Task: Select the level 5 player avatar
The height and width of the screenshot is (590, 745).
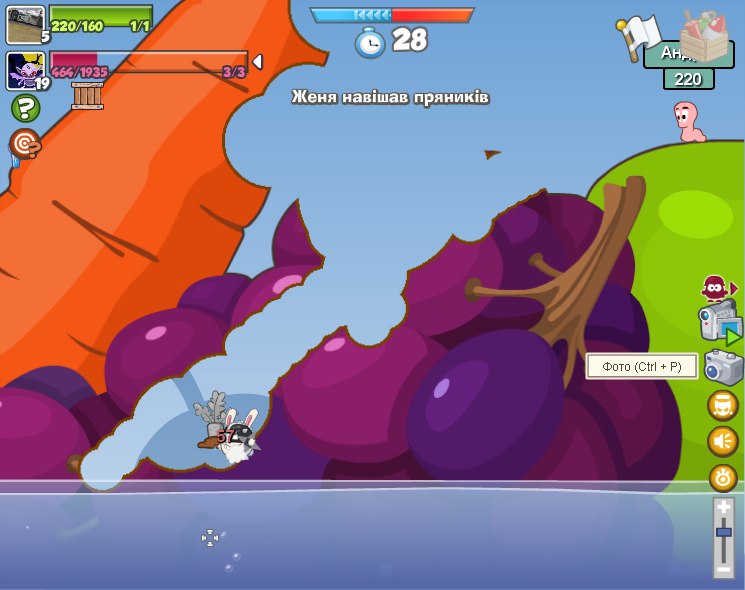Action: click(x=25, y=24)
